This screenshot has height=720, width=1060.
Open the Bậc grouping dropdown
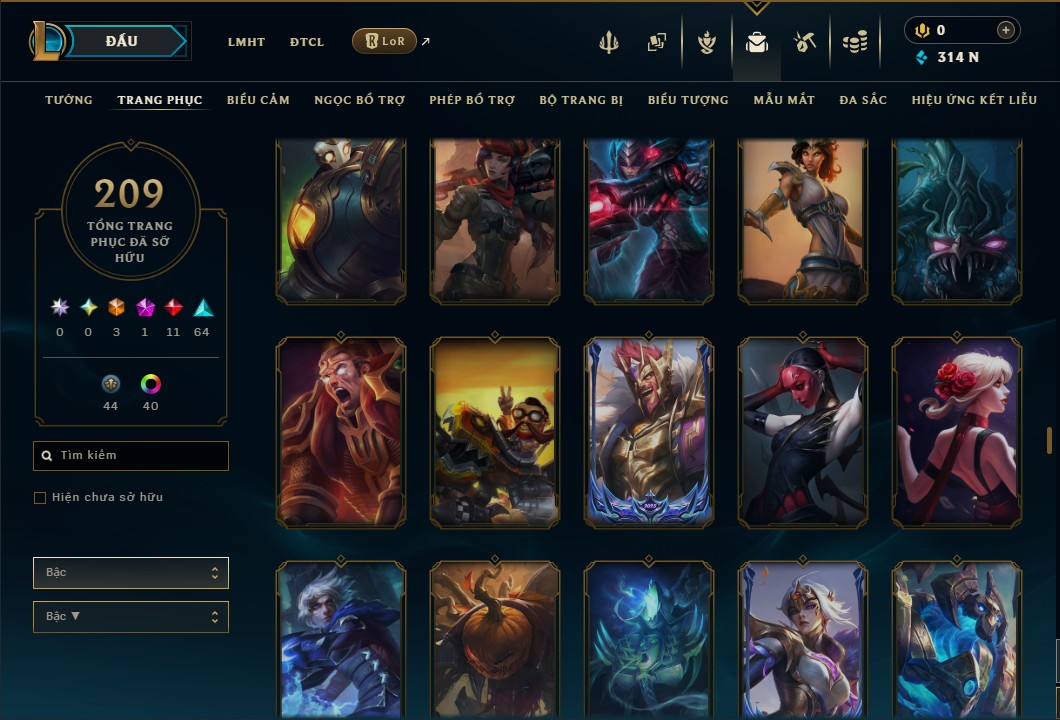pos(131,573)
